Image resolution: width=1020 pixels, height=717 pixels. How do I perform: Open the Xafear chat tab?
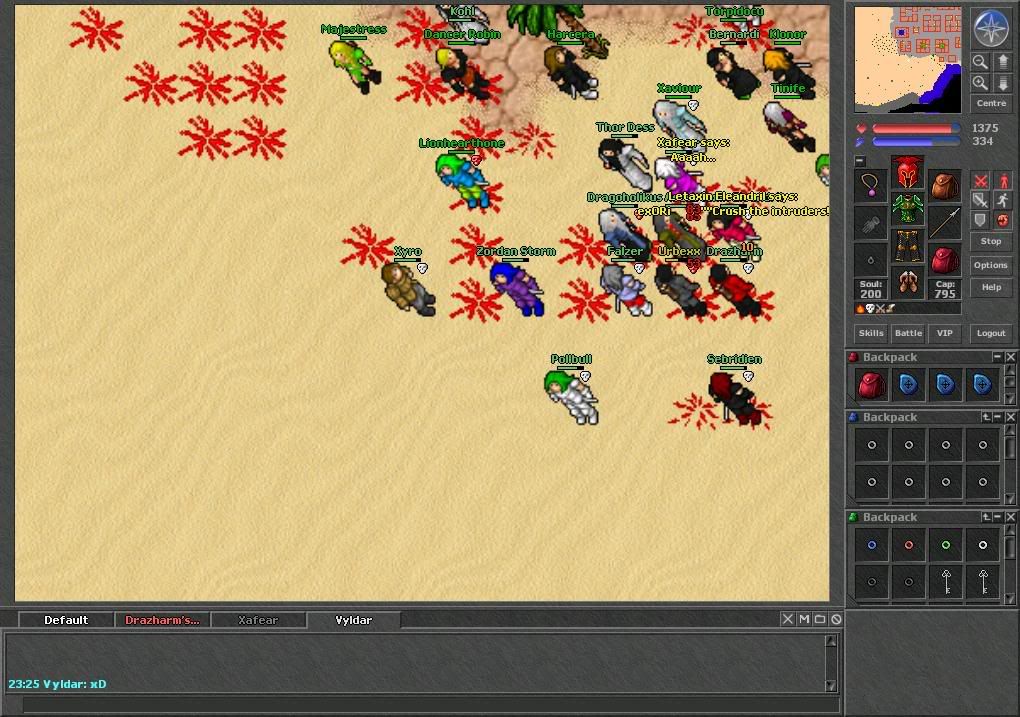(x=258, y=620)
